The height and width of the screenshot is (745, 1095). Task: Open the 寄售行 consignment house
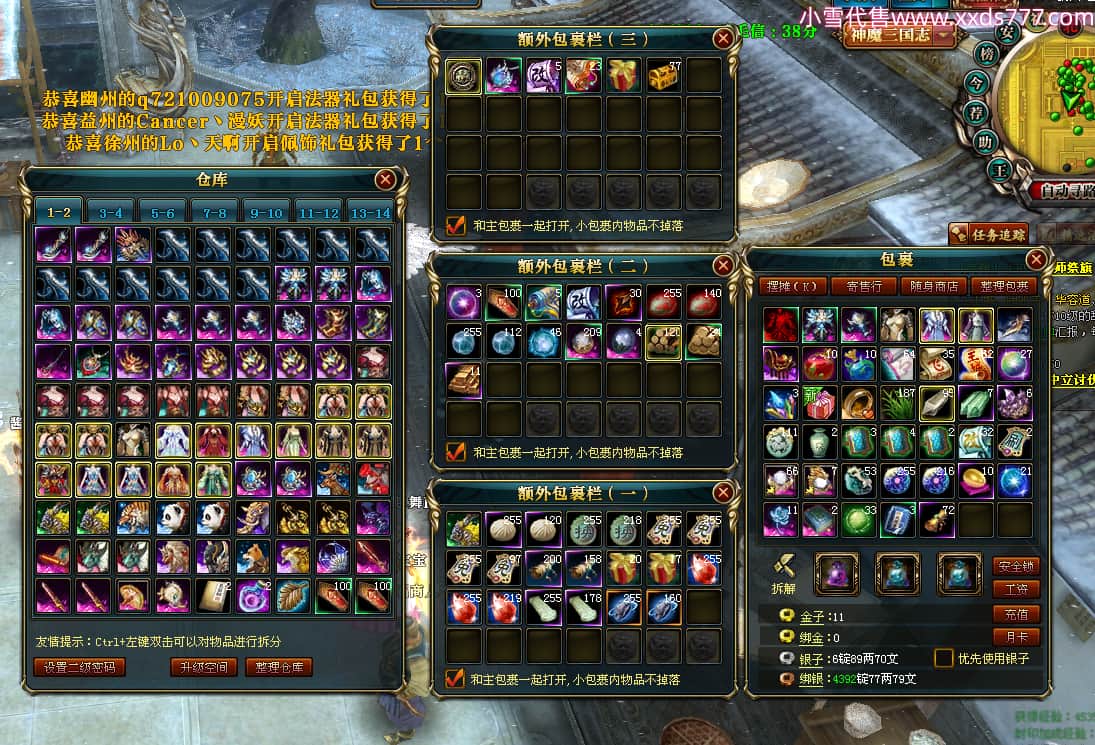pyautogui.click(x=865, y=286)
